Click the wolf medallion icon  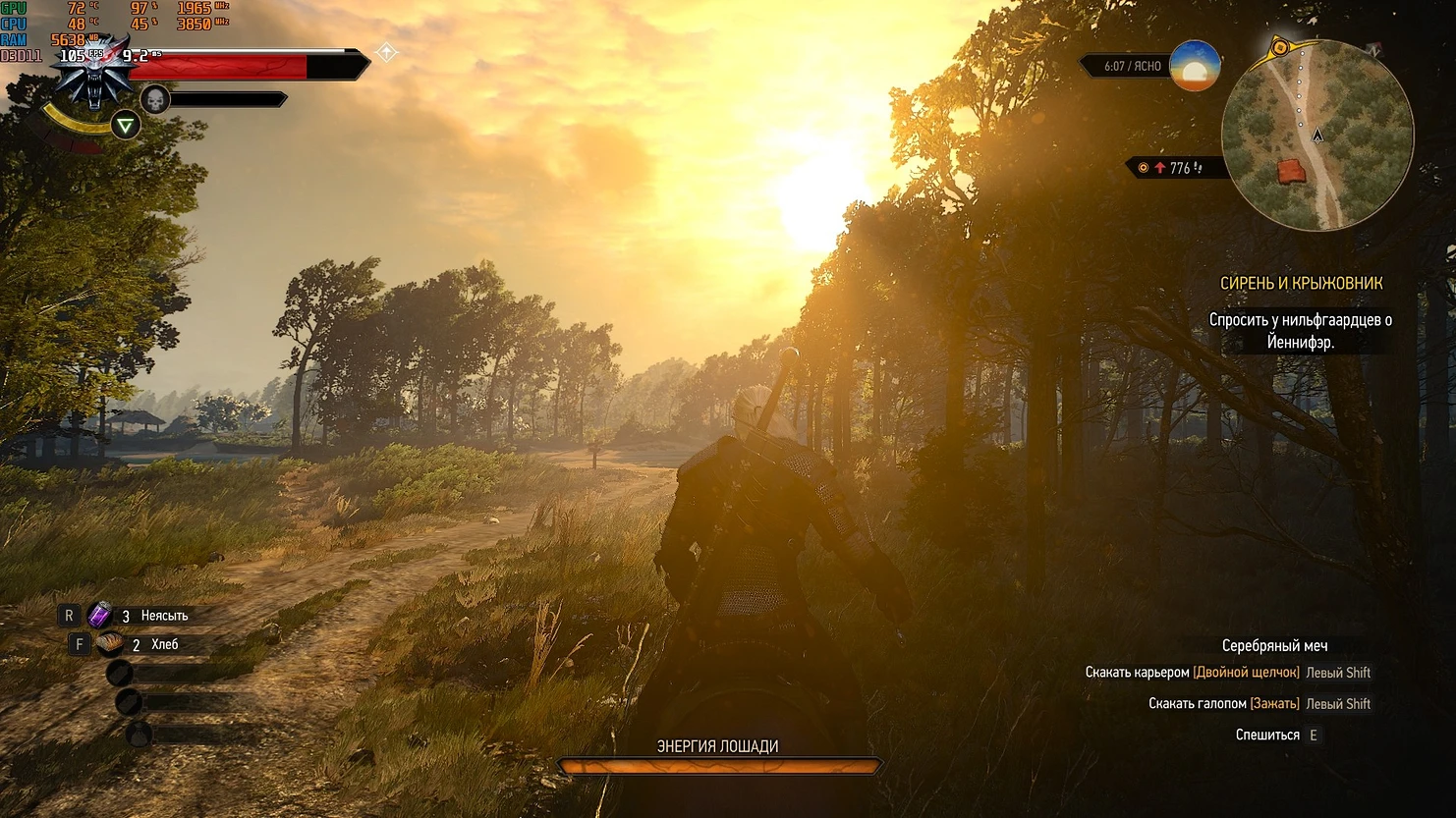[95, 75]
